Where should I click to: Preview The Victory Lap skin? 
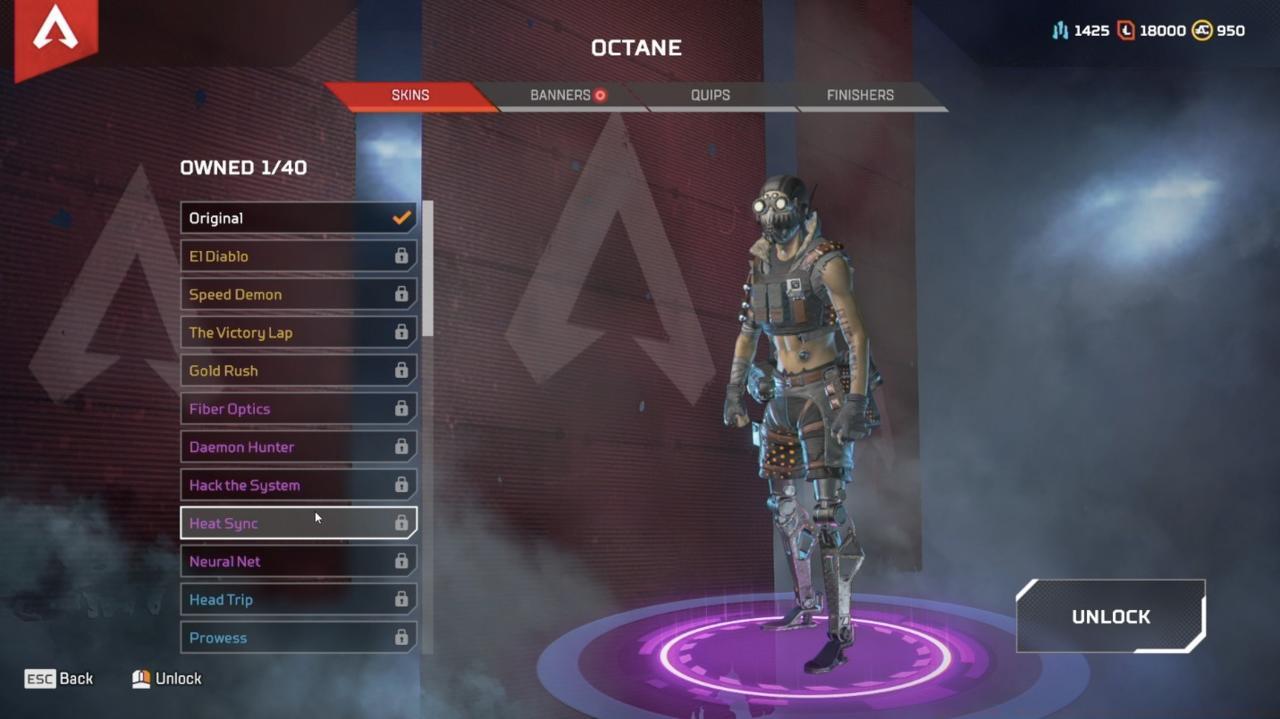tap(298, 332)
